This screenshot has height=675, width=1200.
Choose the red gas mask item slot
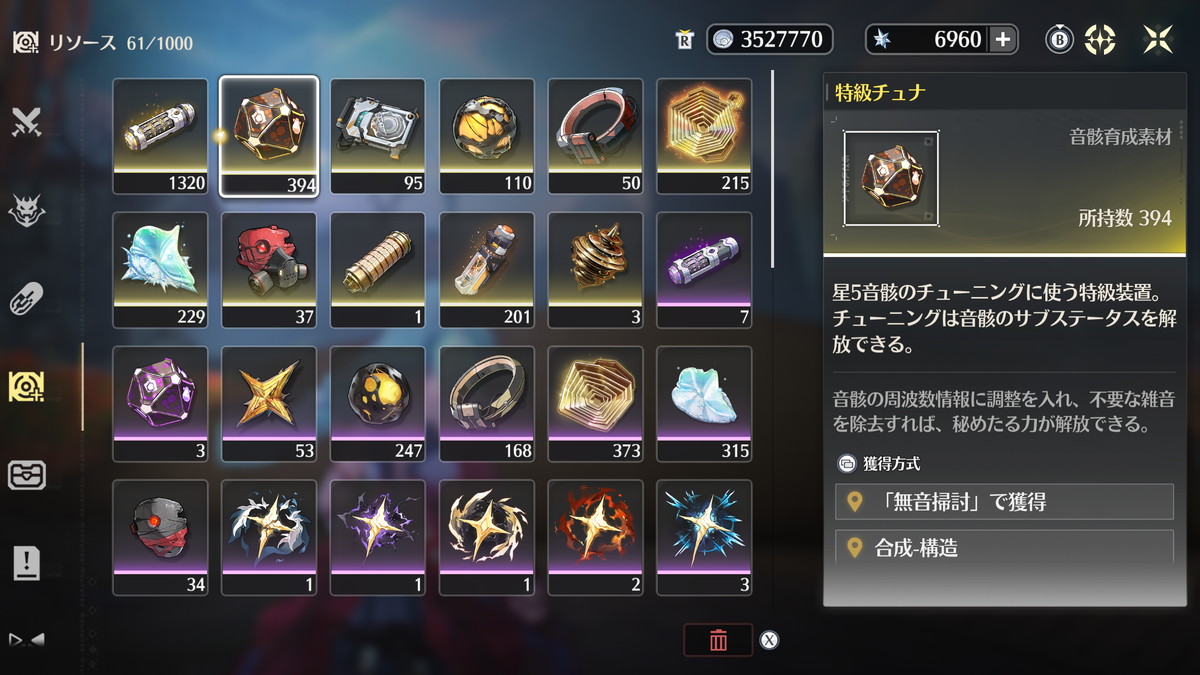coord(269,270)
